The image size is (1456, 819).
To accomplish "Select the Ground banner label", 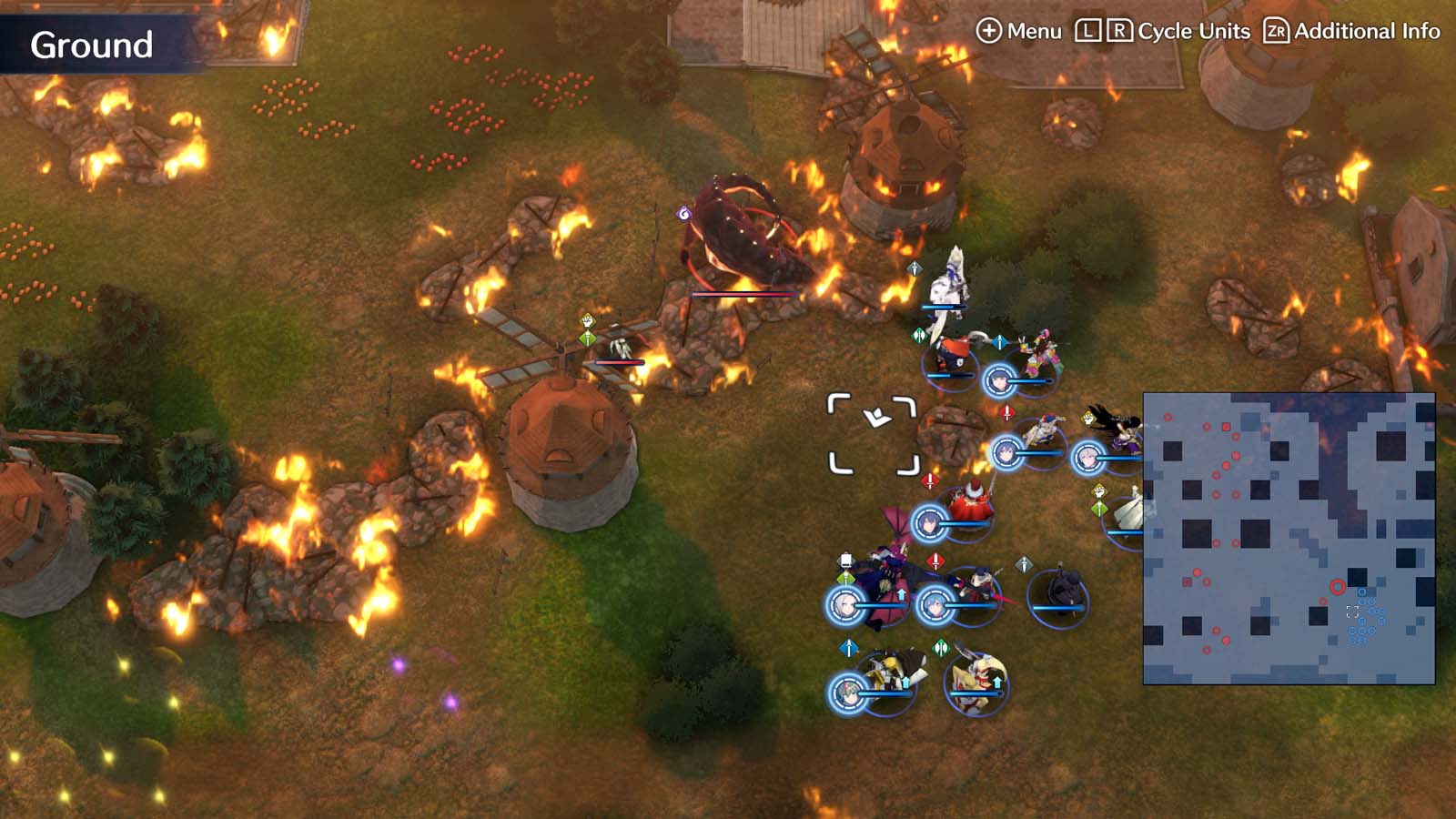I will click(91, 41).
